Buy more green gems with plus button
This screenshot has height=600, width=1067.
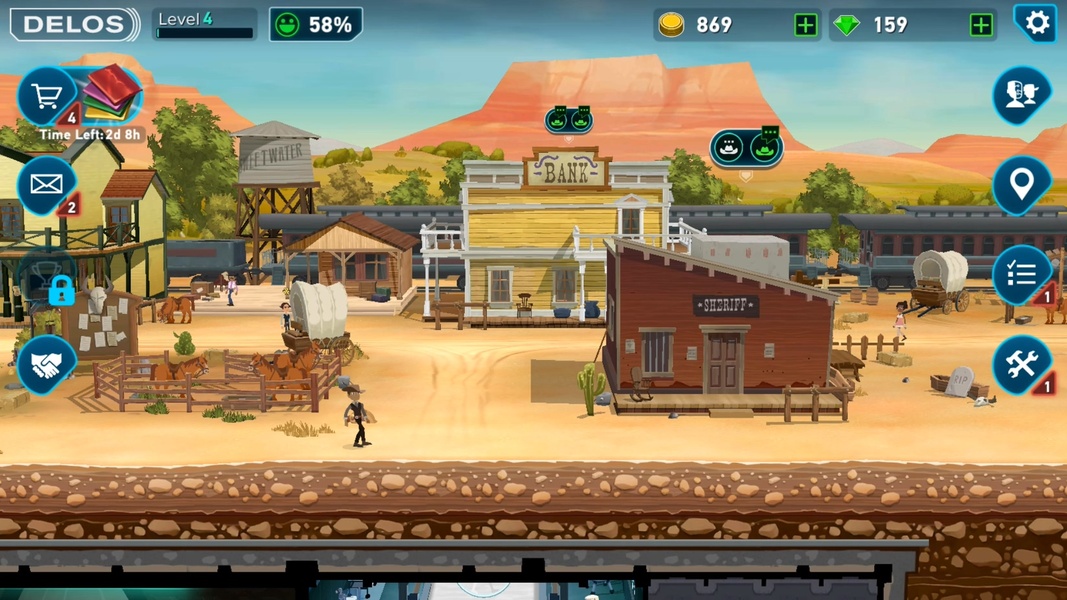click(x=981, y=25)
